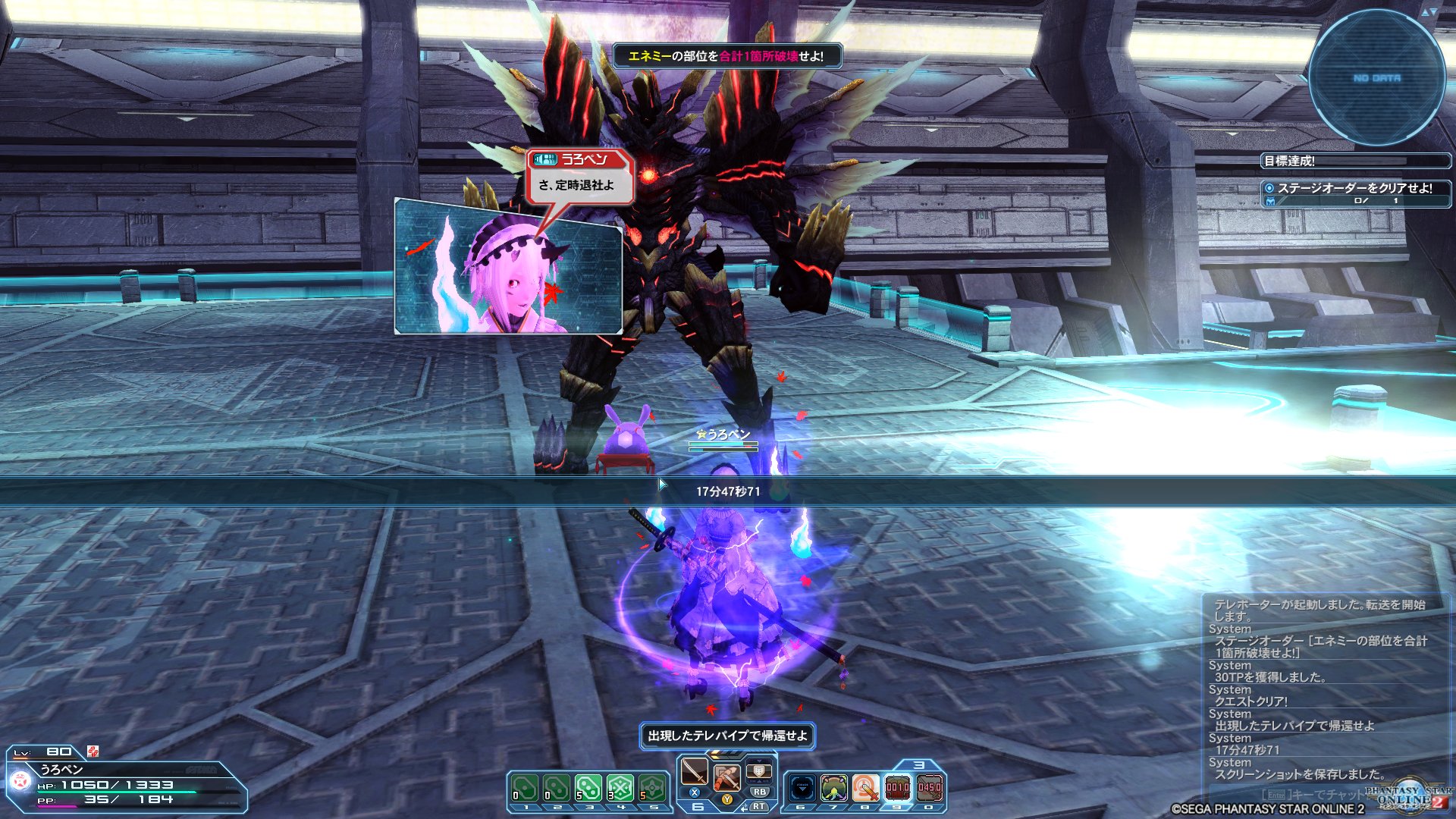This screenshot has height=819, width=1456.
Task: Select the consumable in hotbar slot 3
Action: (x=588, y=789)
